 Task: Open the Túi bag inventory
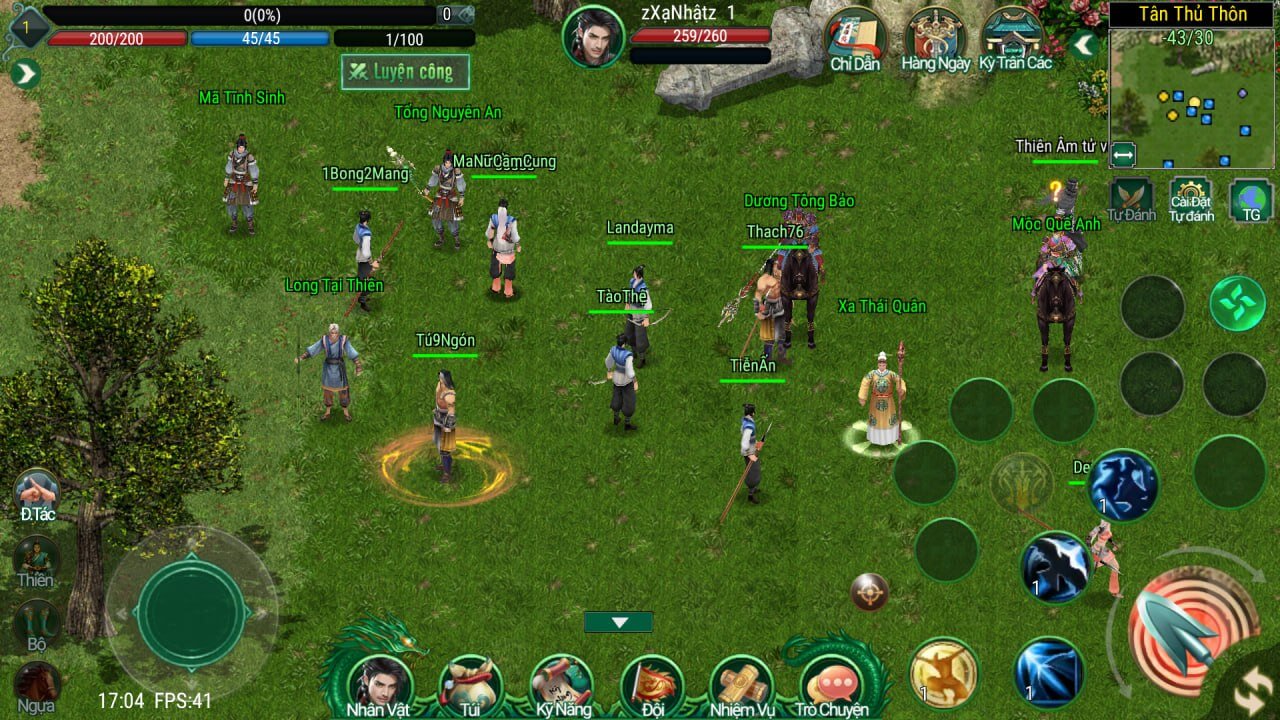point(469,683)
